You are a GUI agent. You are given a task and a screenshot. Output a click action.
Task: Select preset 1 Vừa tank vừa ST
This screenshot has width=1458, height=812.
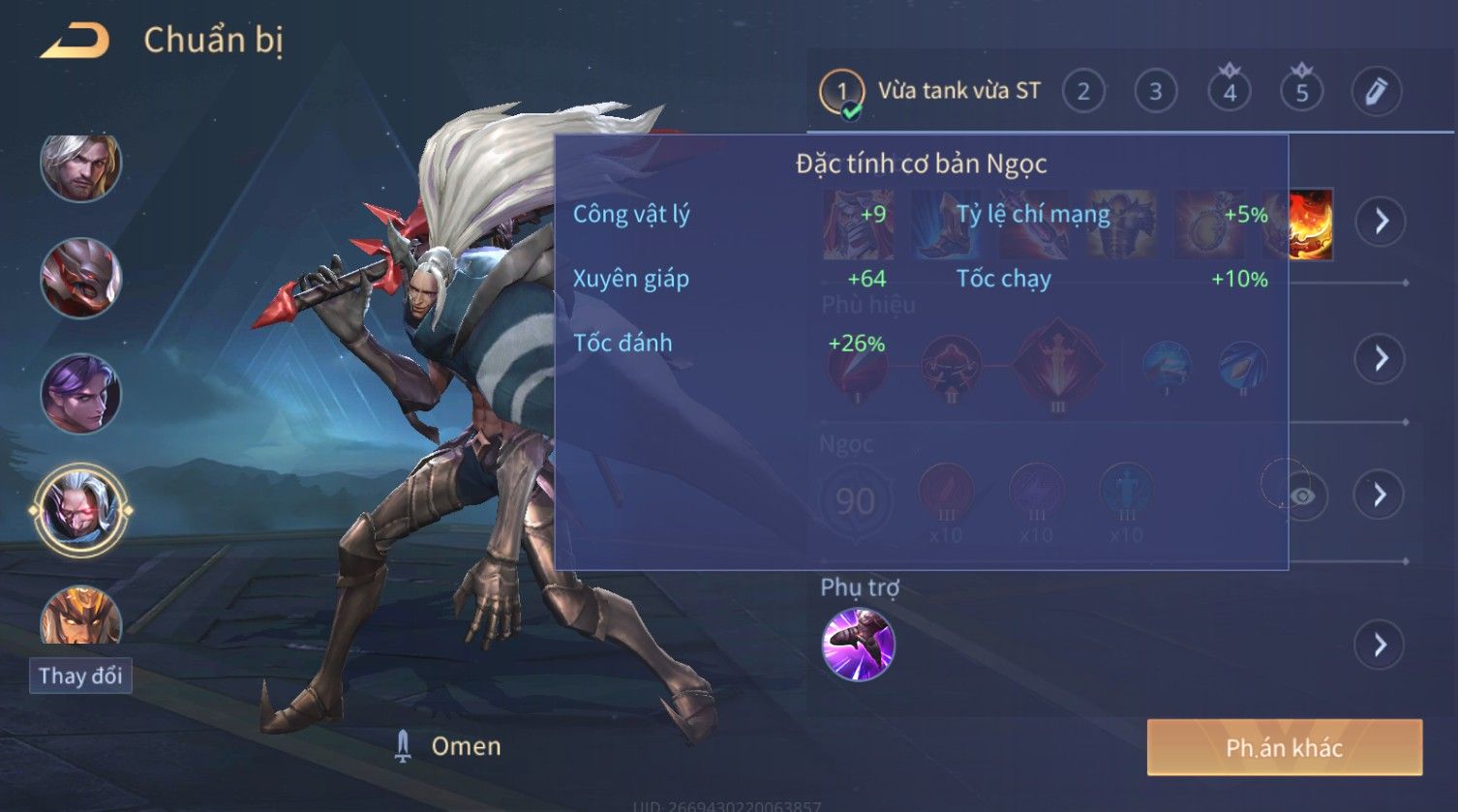[x=930, y=92]
